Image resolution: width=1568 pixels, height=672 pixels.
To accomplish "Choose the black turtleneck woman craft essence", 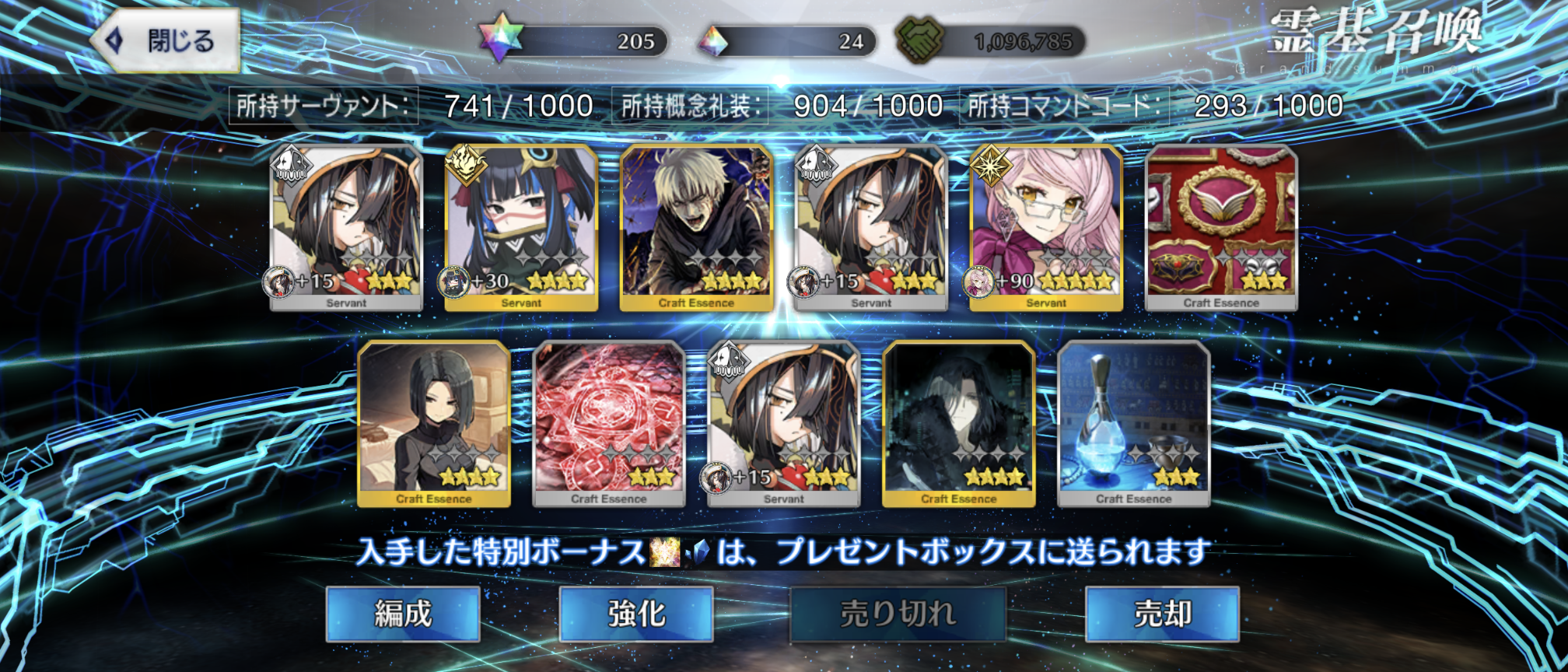I will (434, 423).
